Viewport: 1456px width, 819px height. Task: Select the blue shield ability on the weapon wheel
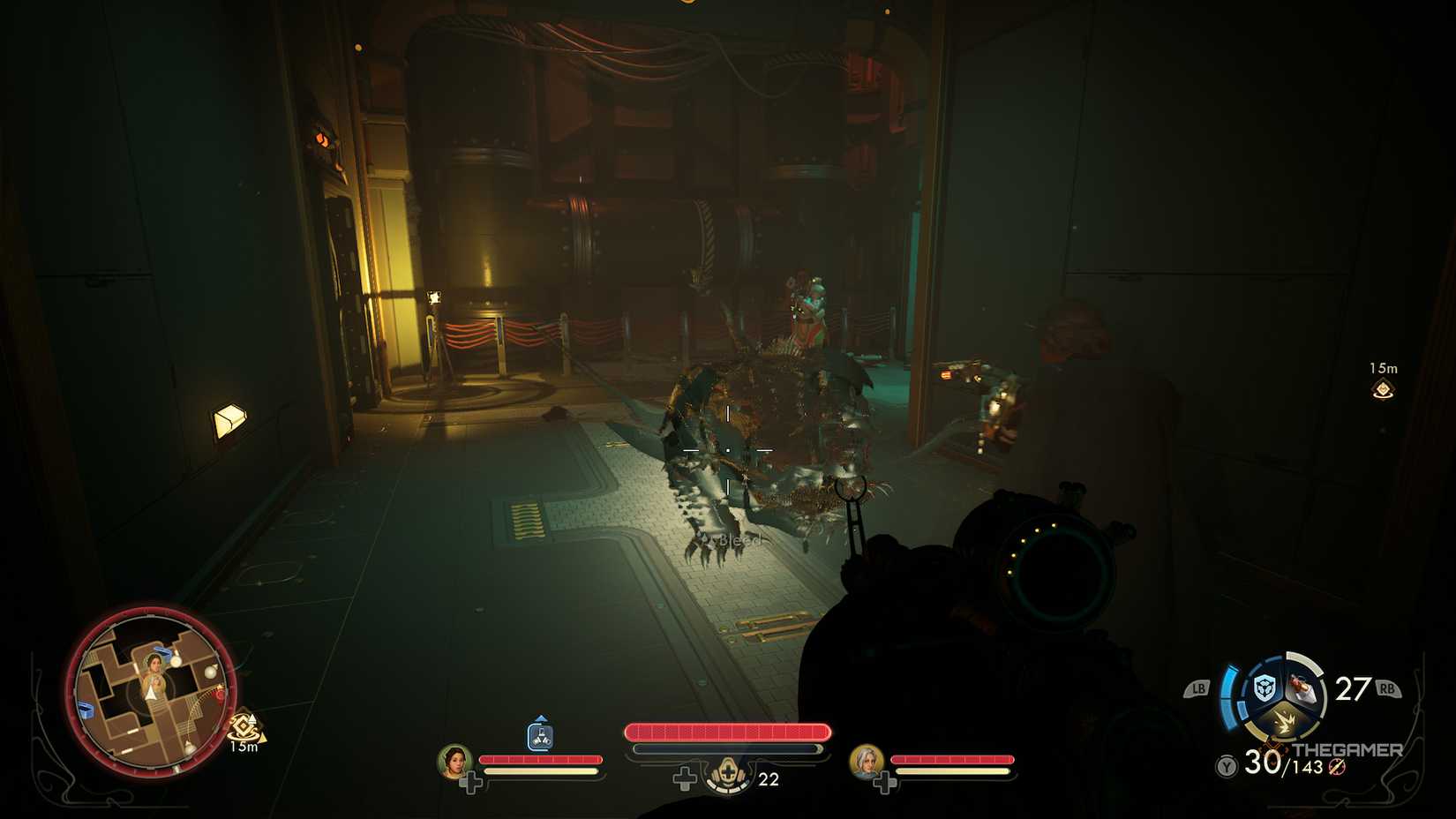point(1264,687)
